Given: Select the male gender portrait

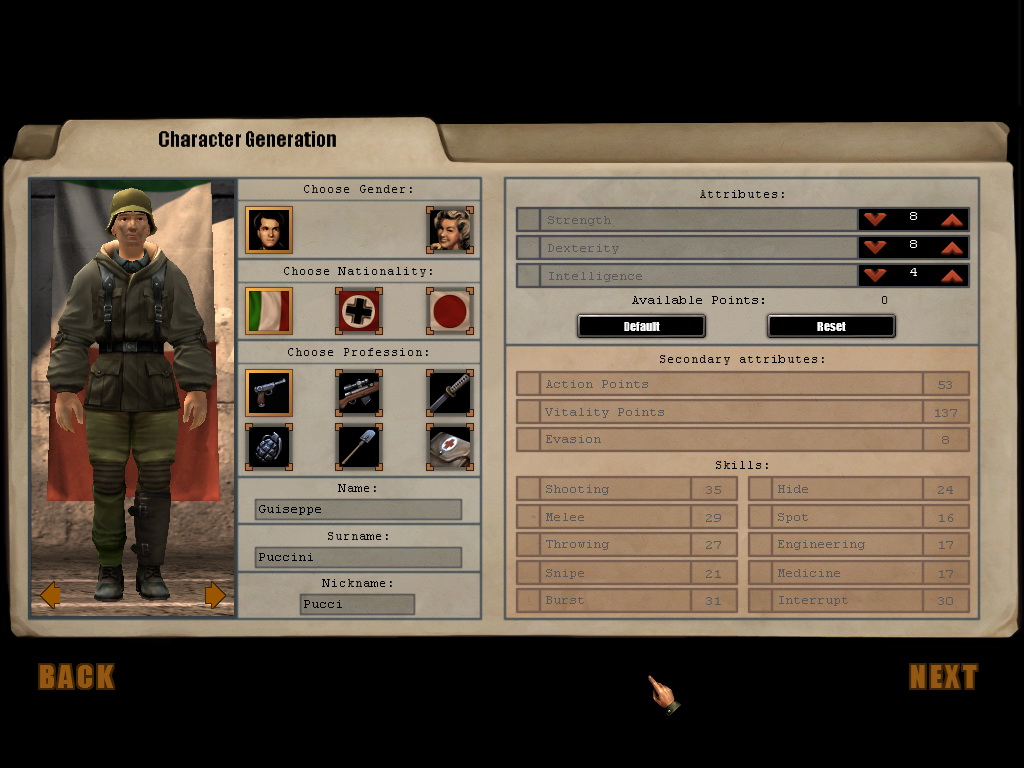Looking at the screenshot, I should tap(269, 230).
